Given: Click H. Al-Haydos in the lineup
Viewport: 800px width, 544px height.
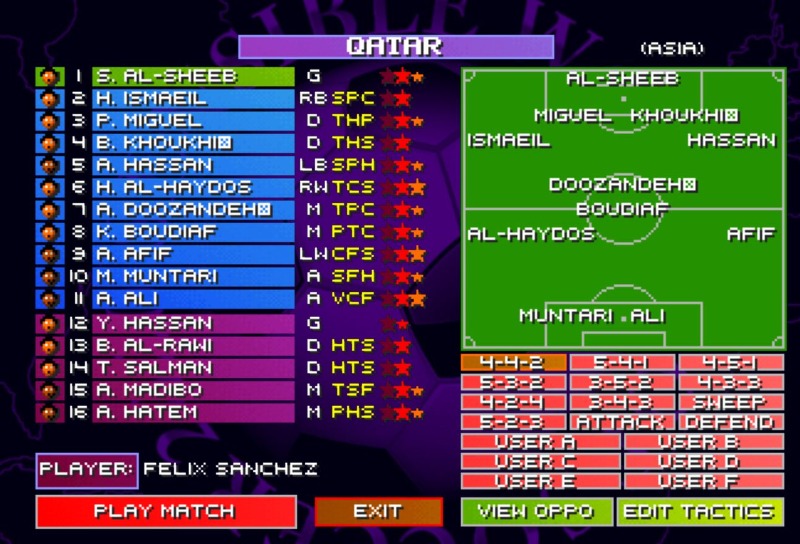Looking at the screenshot, I should point(193,187).
